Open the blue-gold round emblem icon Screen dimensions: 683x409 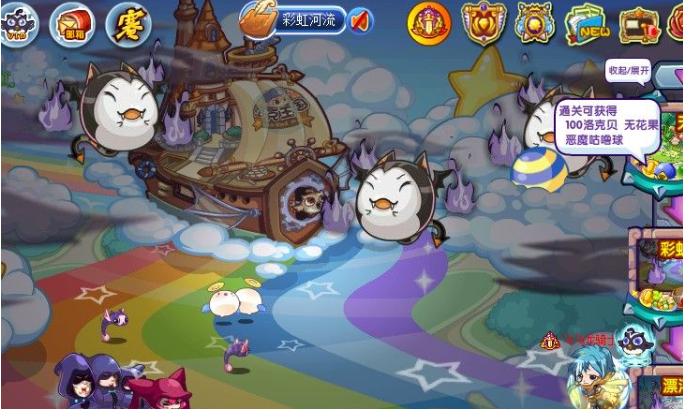535,22
